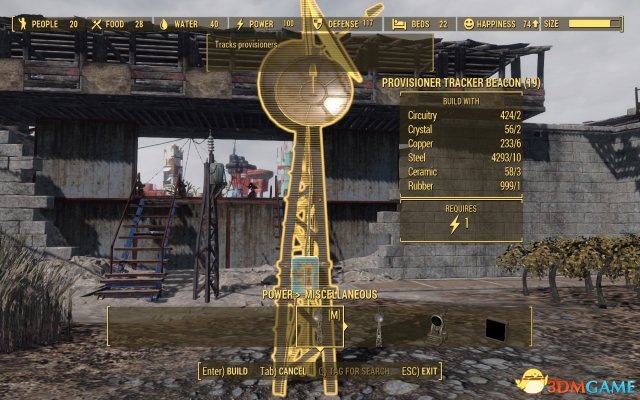Select the green-screen terminal build item
This screenshot has height=400, width=640.
point(436,328)
